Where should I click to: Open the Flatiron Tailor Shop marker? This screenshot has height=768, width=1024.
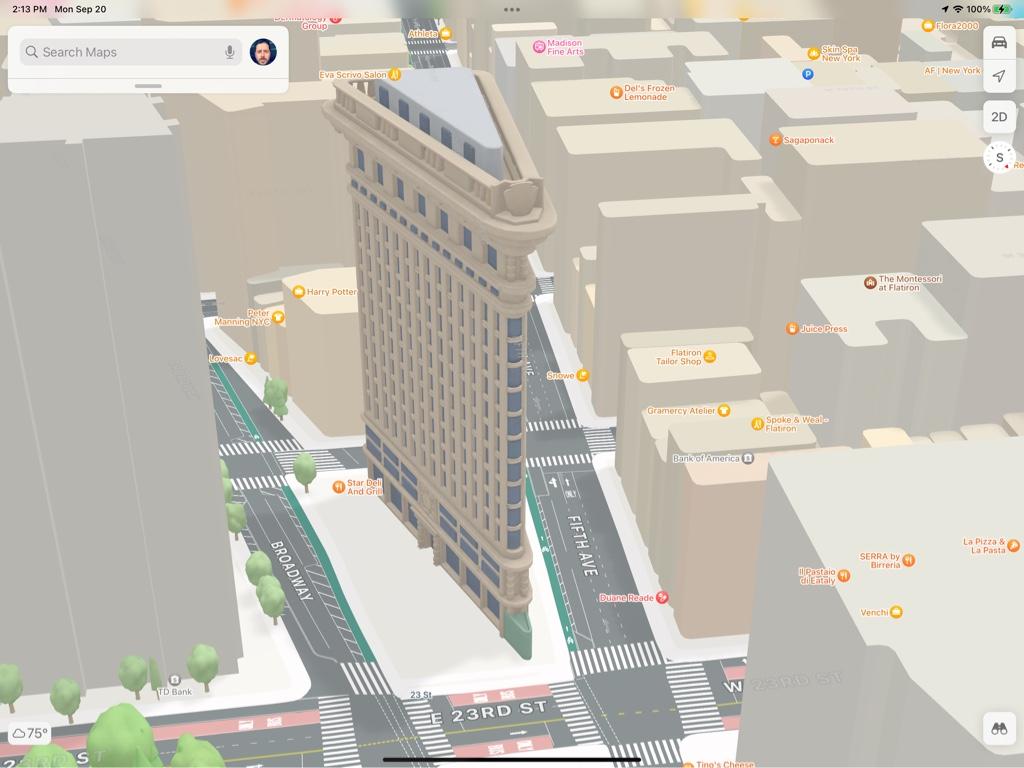click(x=709, y=356)
